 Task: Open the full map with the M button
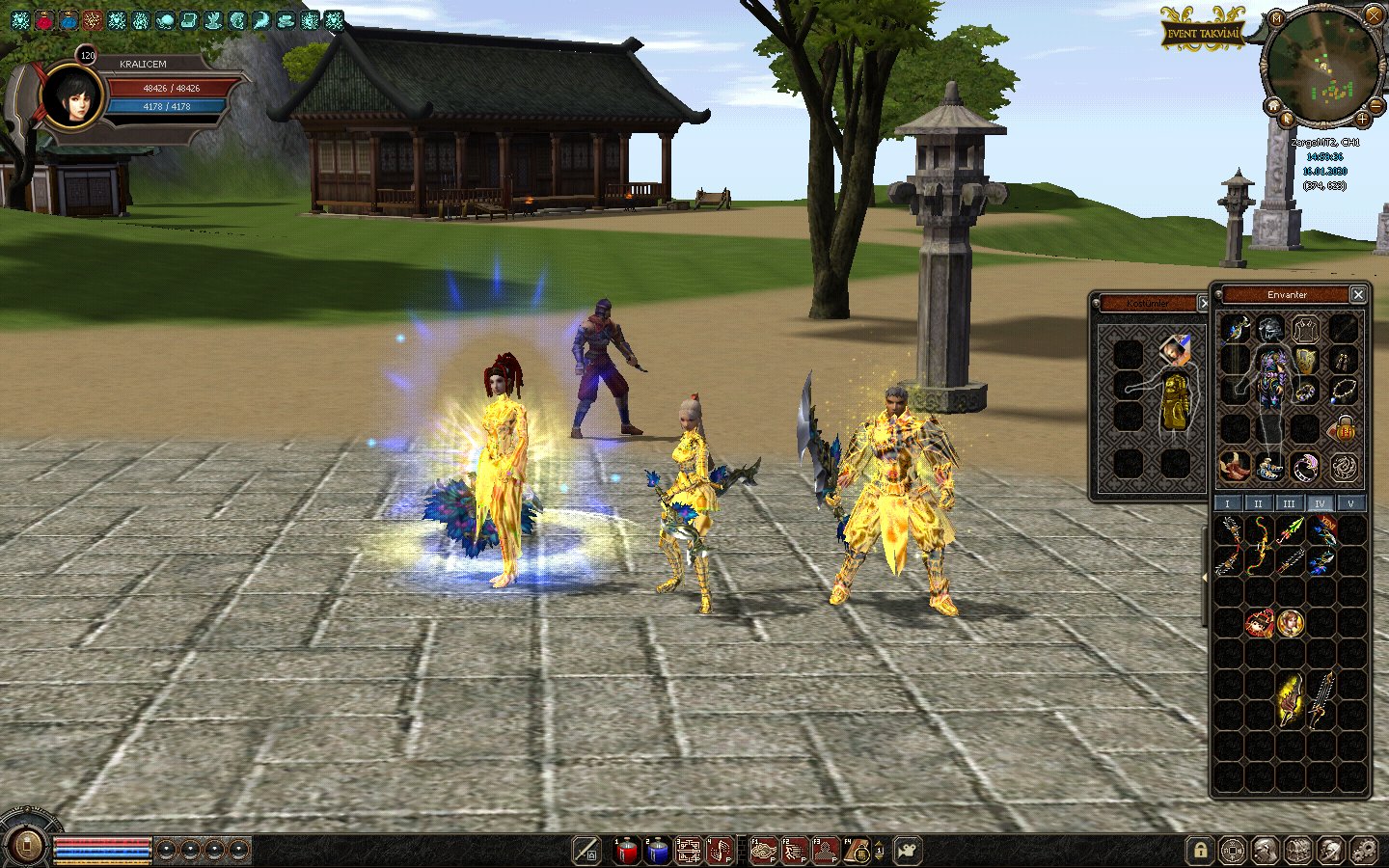(1276, 18)
